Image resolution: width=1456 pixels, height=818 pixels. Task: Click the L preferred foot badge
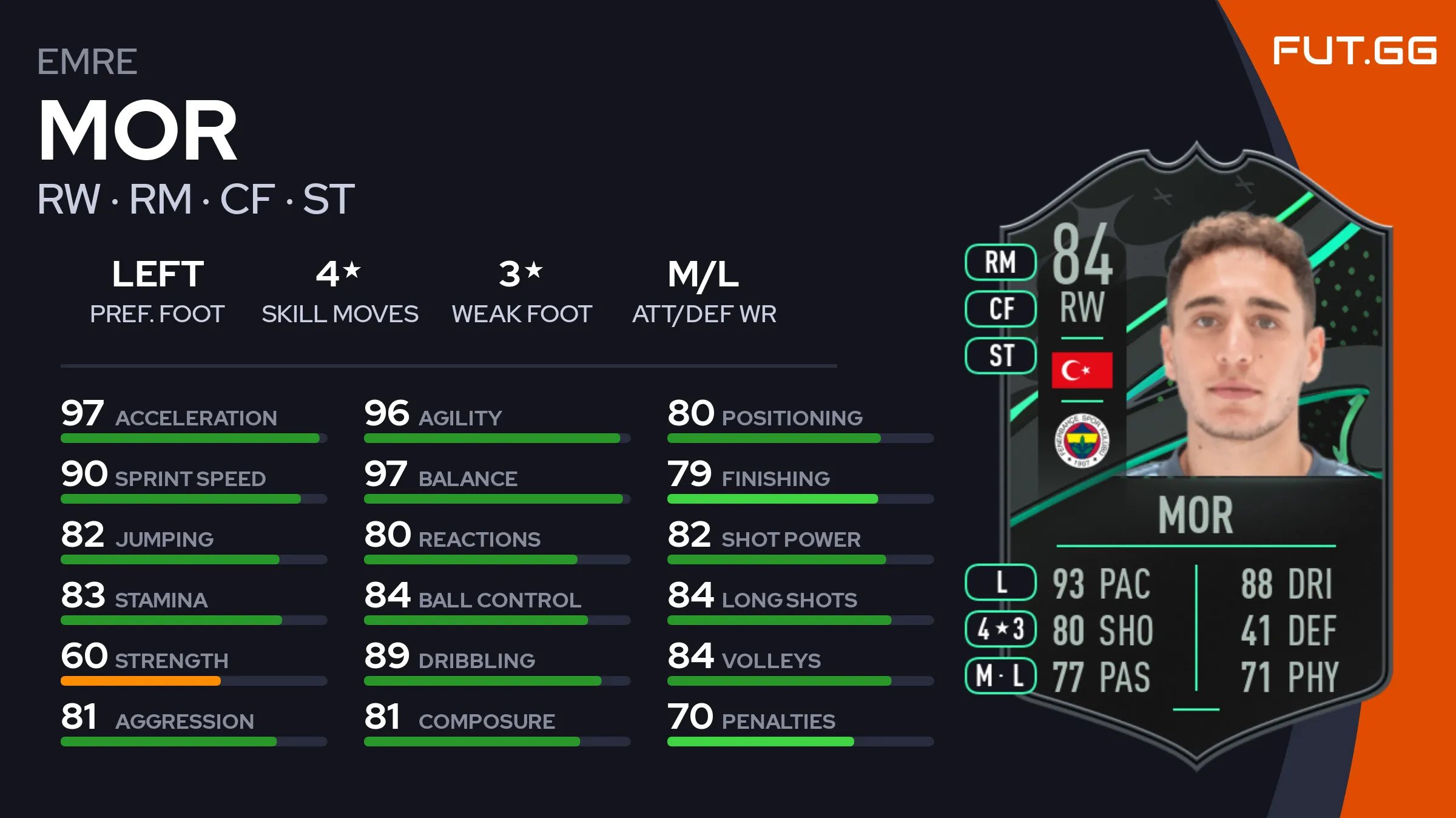(1000, 583)
